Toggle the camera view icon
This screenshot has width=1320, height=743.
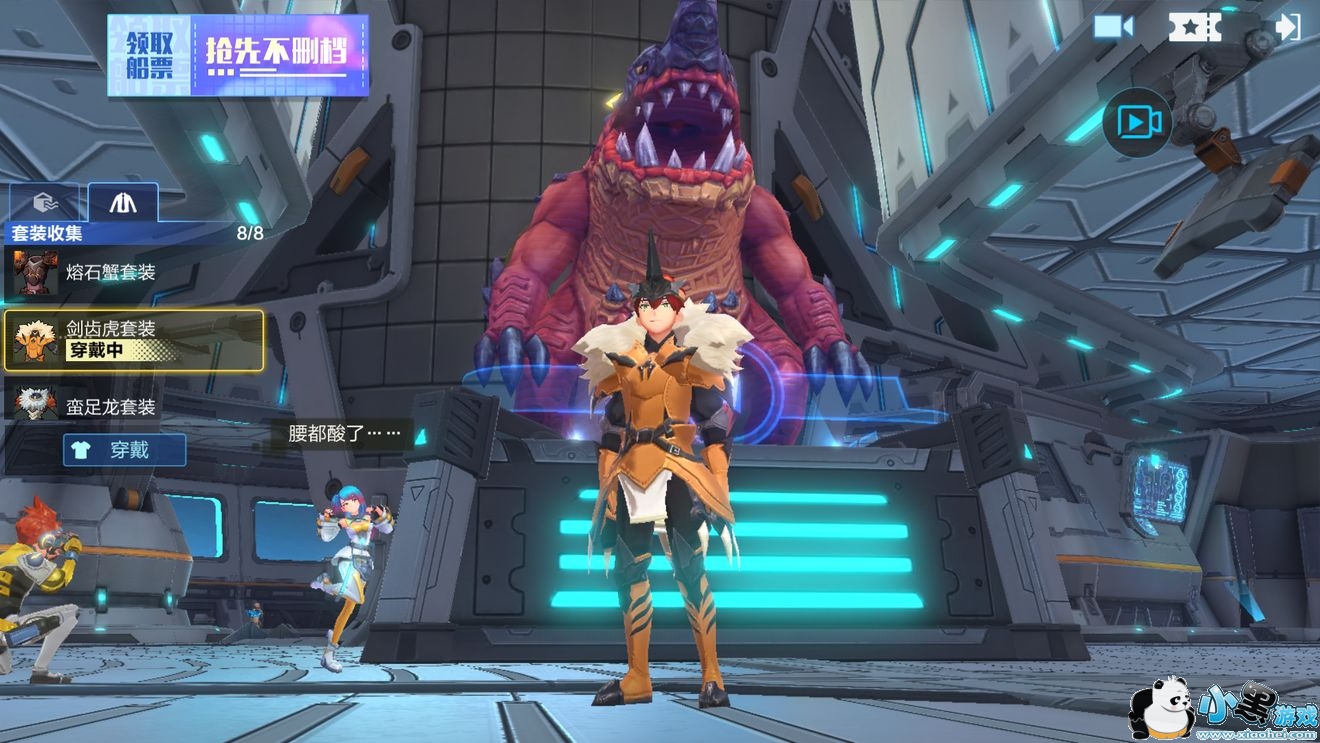(1113, 27)
